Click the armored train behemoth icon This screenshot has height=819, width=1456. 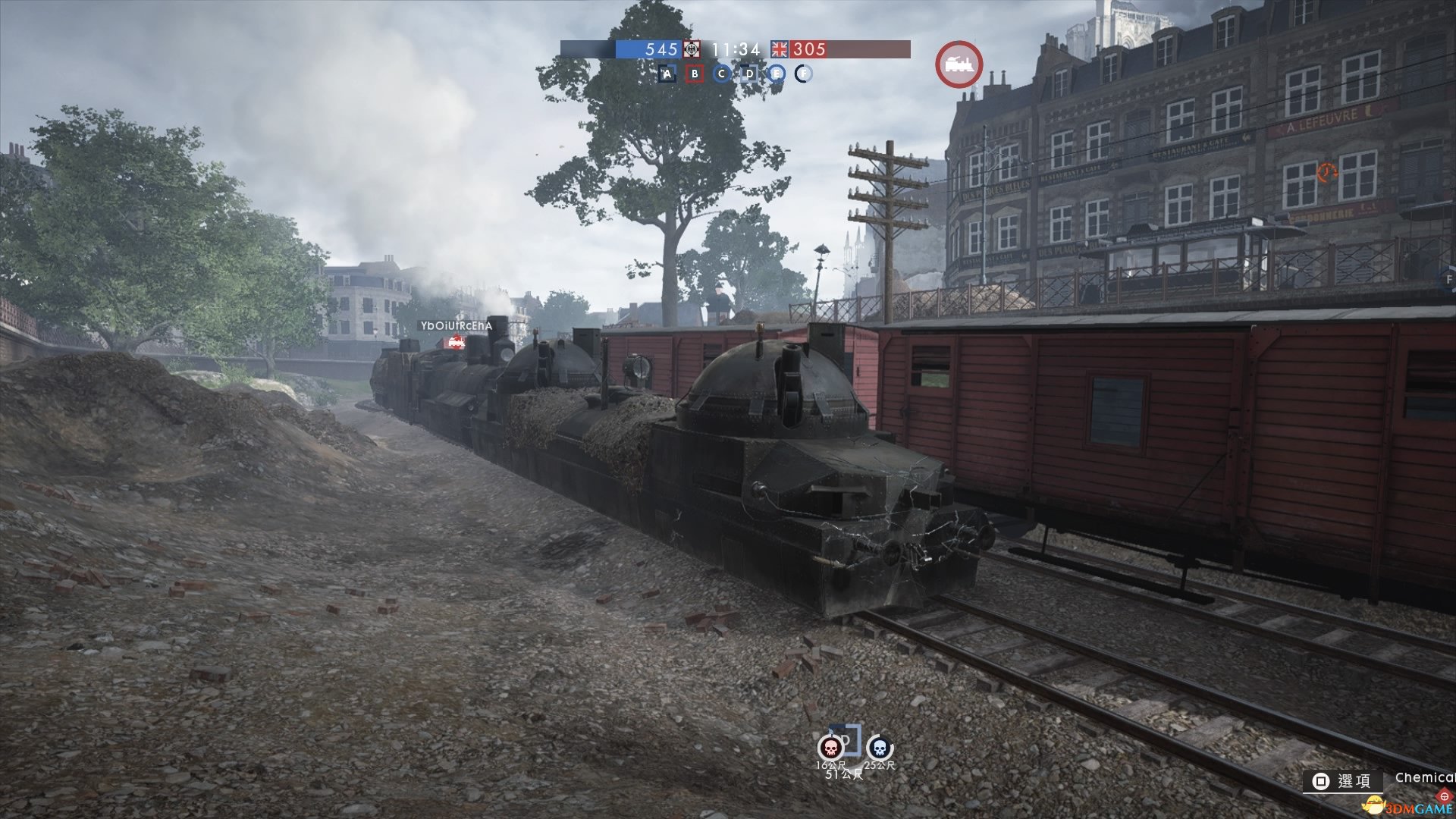click(x=959, y=64)
